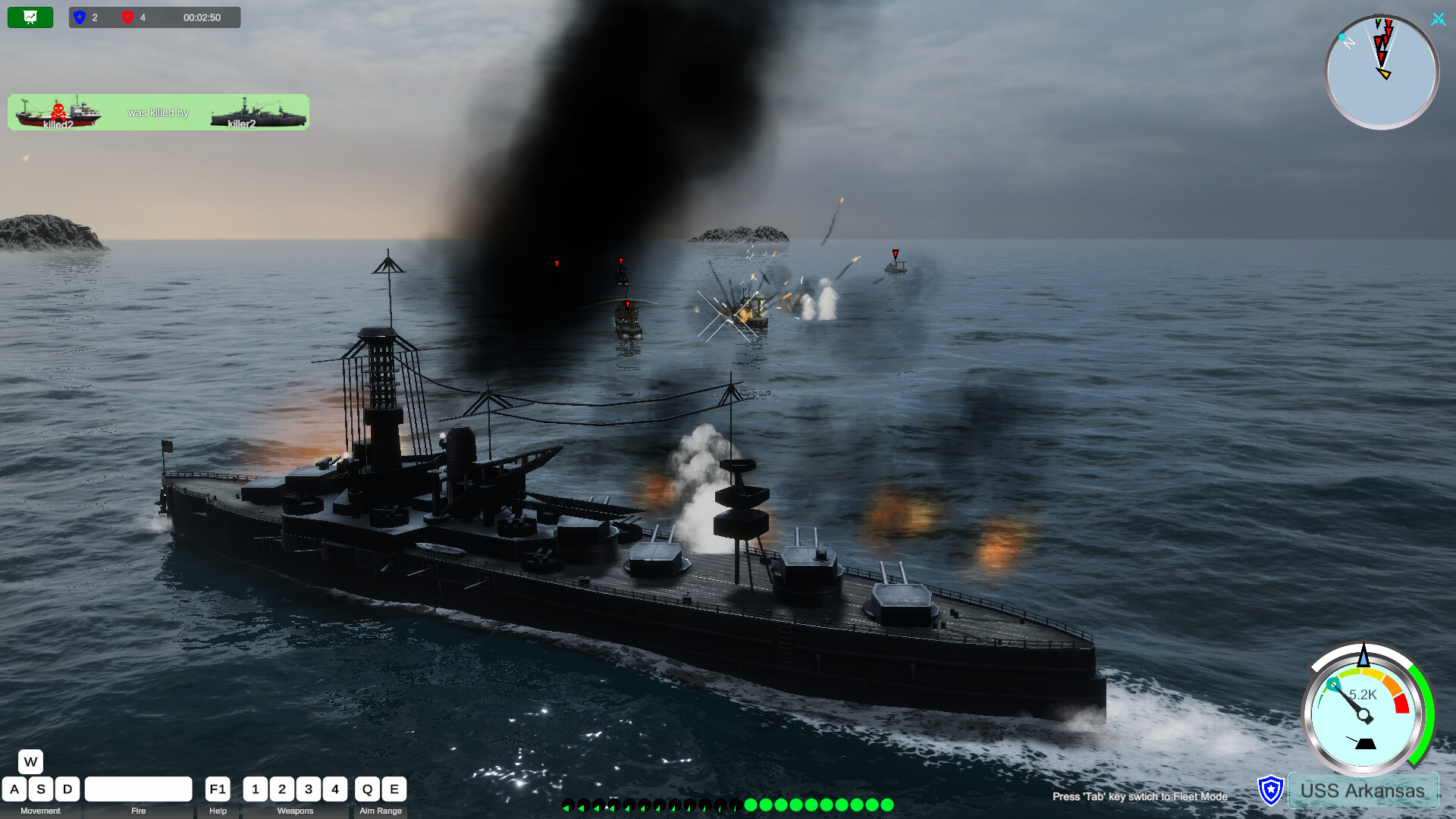This screenshot has width=1456, height=819.
Task: Click the throttle needle on the speedometer
Action: pyautogui.click(x=1355, y=705)
